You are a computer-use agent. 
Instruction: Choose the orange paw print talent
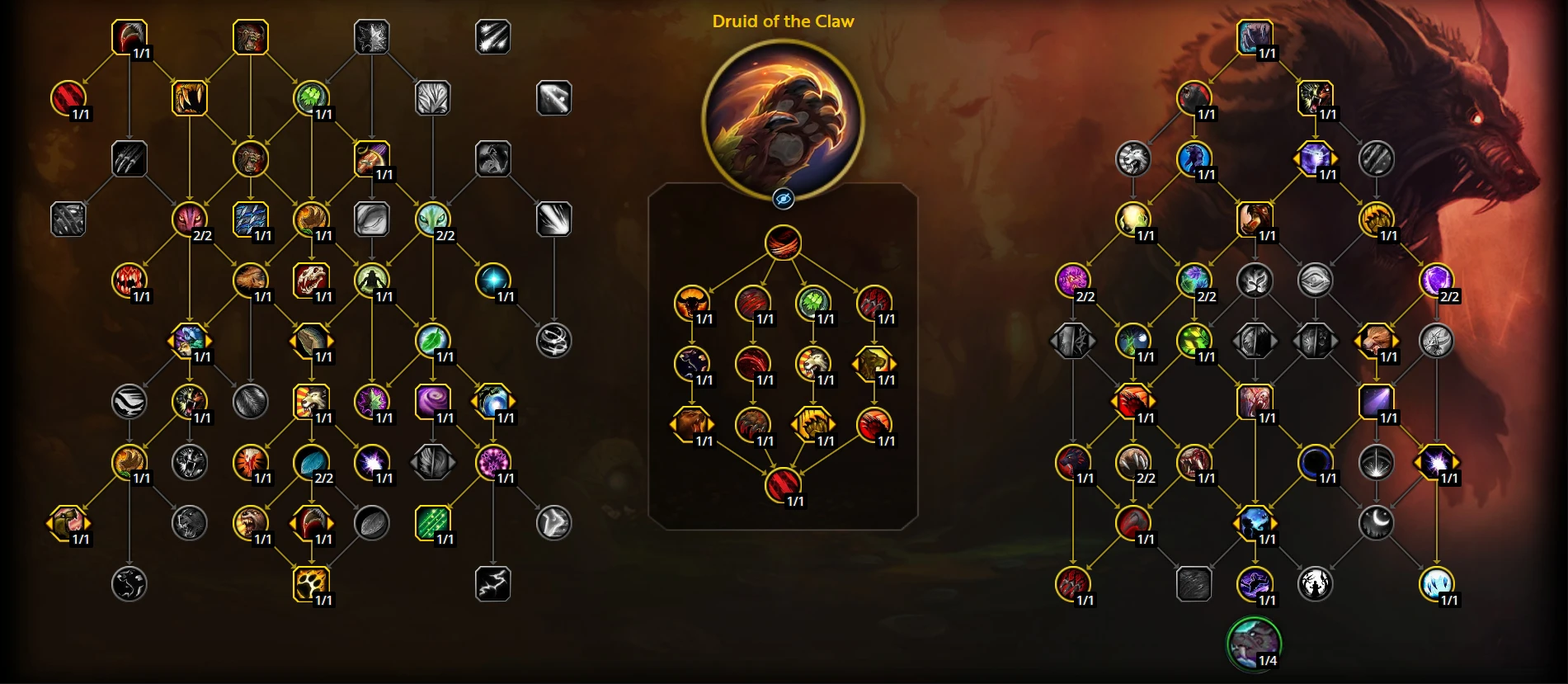tap(311, 583)
